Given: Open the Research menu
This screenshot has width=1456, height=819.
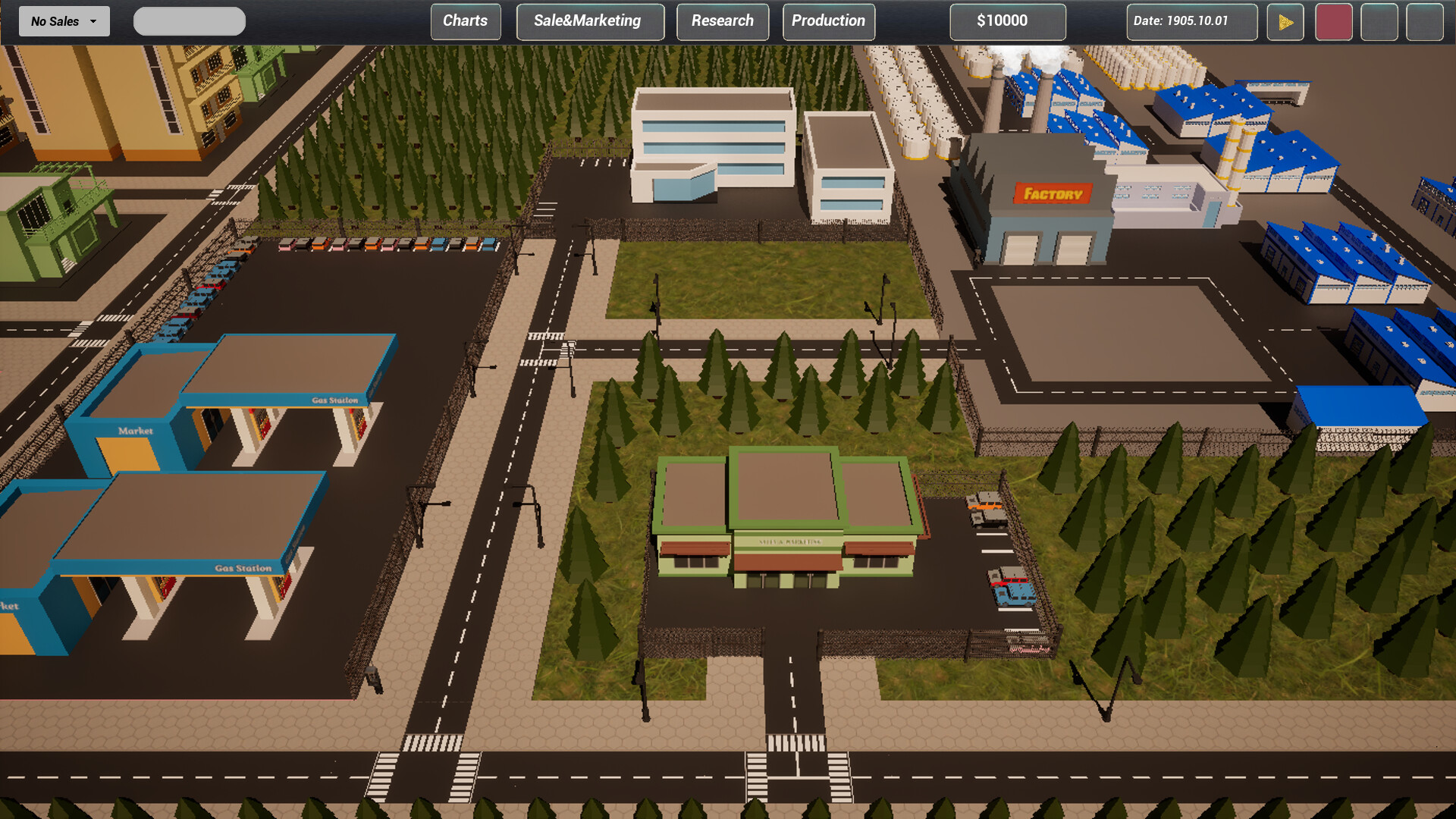Looking at the screenshot, I should [722, 20].
